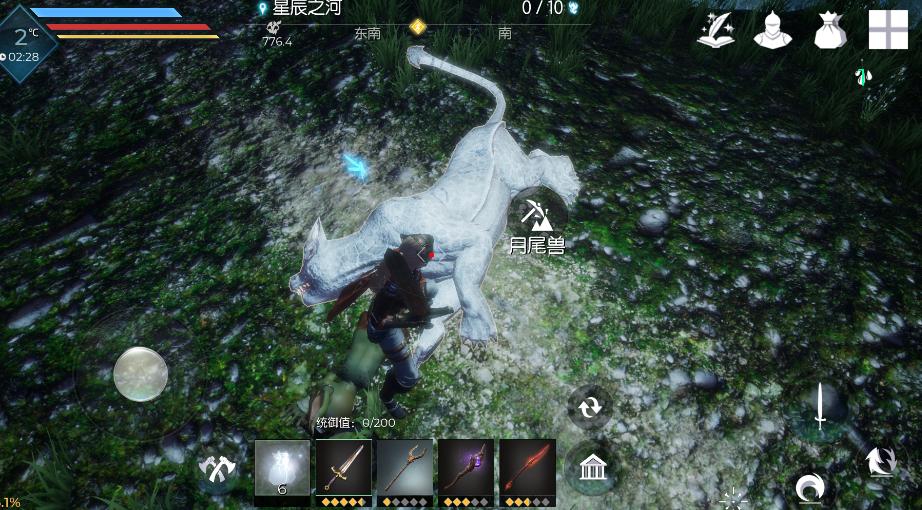
Task: Select the purple gem staff slot
Action: pos(466,468)
